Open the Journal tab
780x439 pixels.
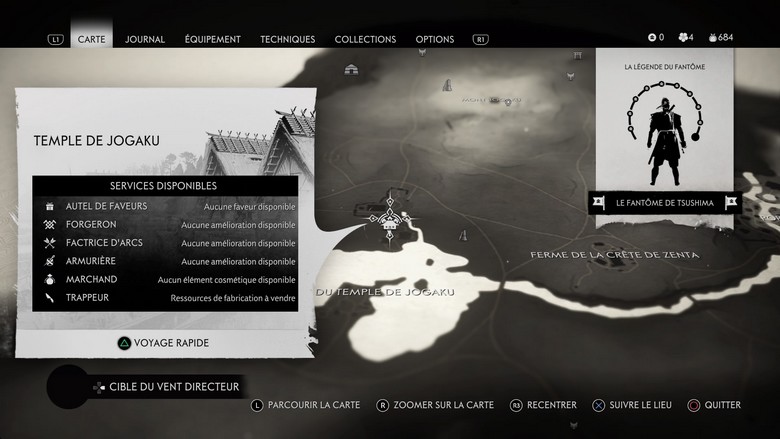[145, 39]
